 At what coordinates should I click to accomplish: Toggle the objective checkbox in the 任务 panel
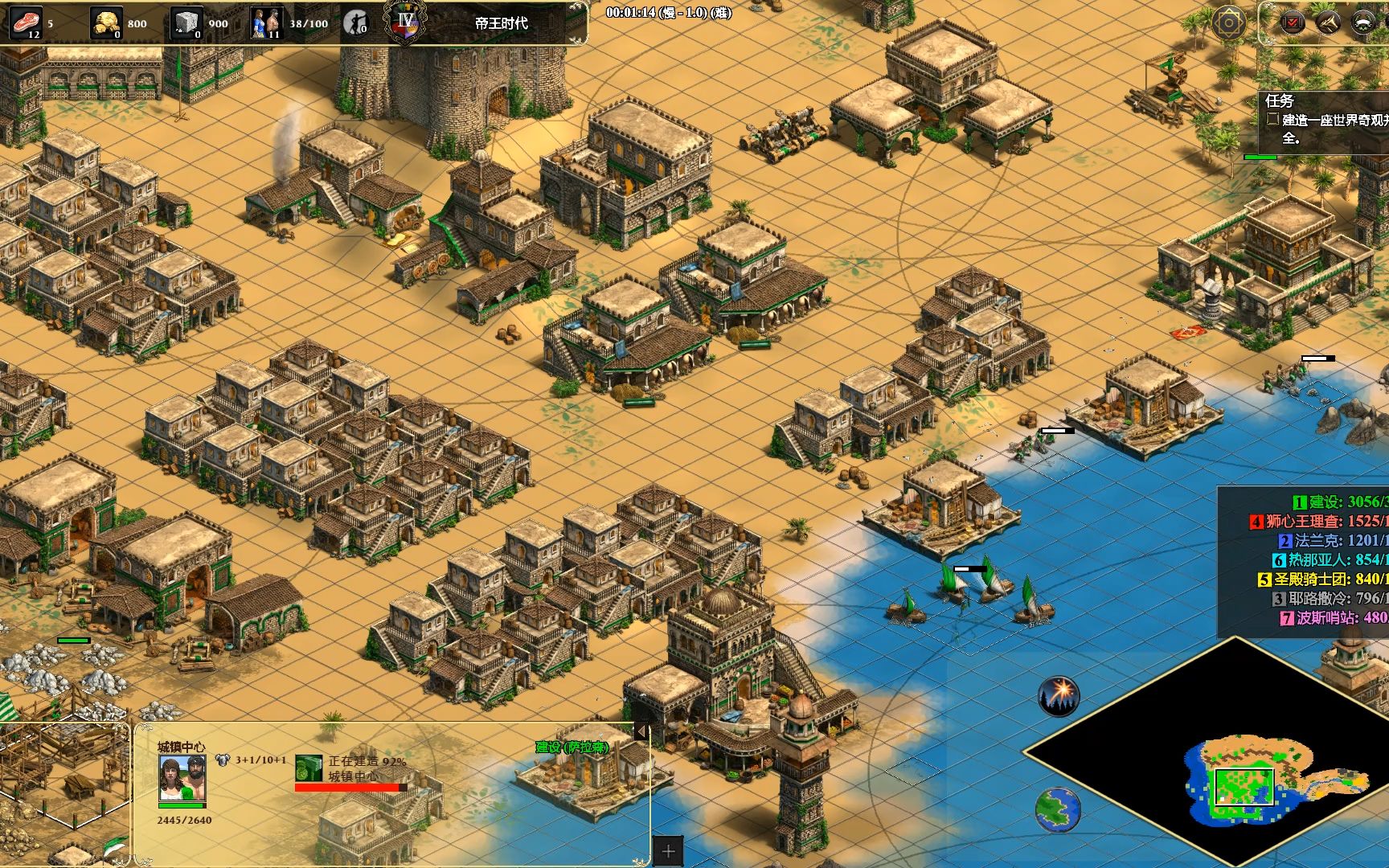pyautogui.click(x=1272, y=119)
